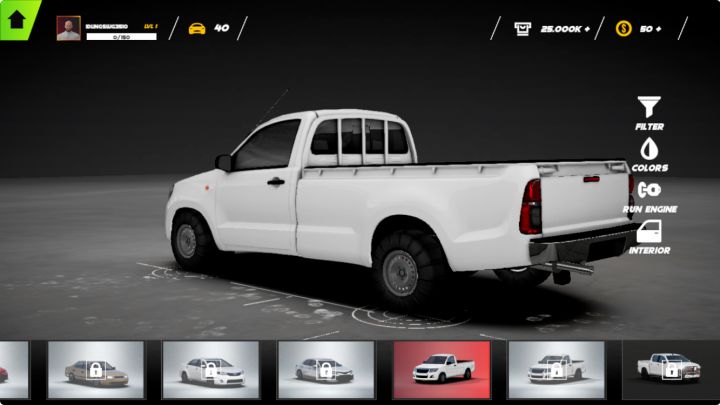Open the Colors paint menu
The image size is (720, 405).
[x=649, y=152]
